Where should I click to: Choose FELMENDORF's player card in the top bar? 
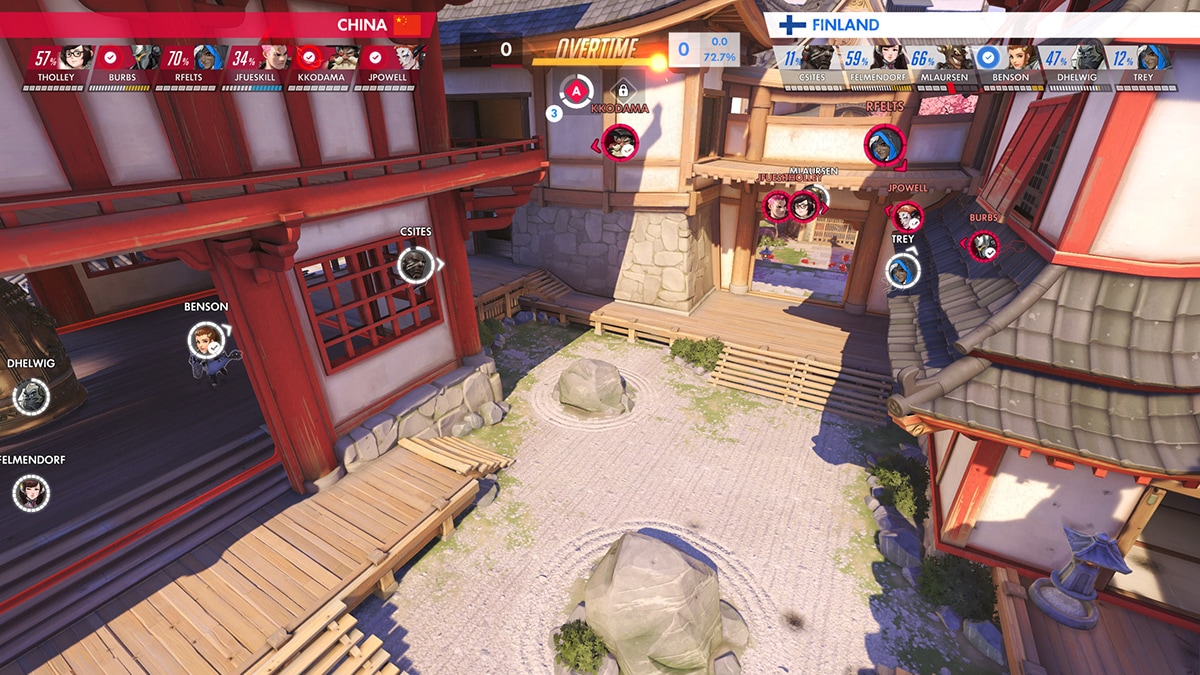click(875, 66)
